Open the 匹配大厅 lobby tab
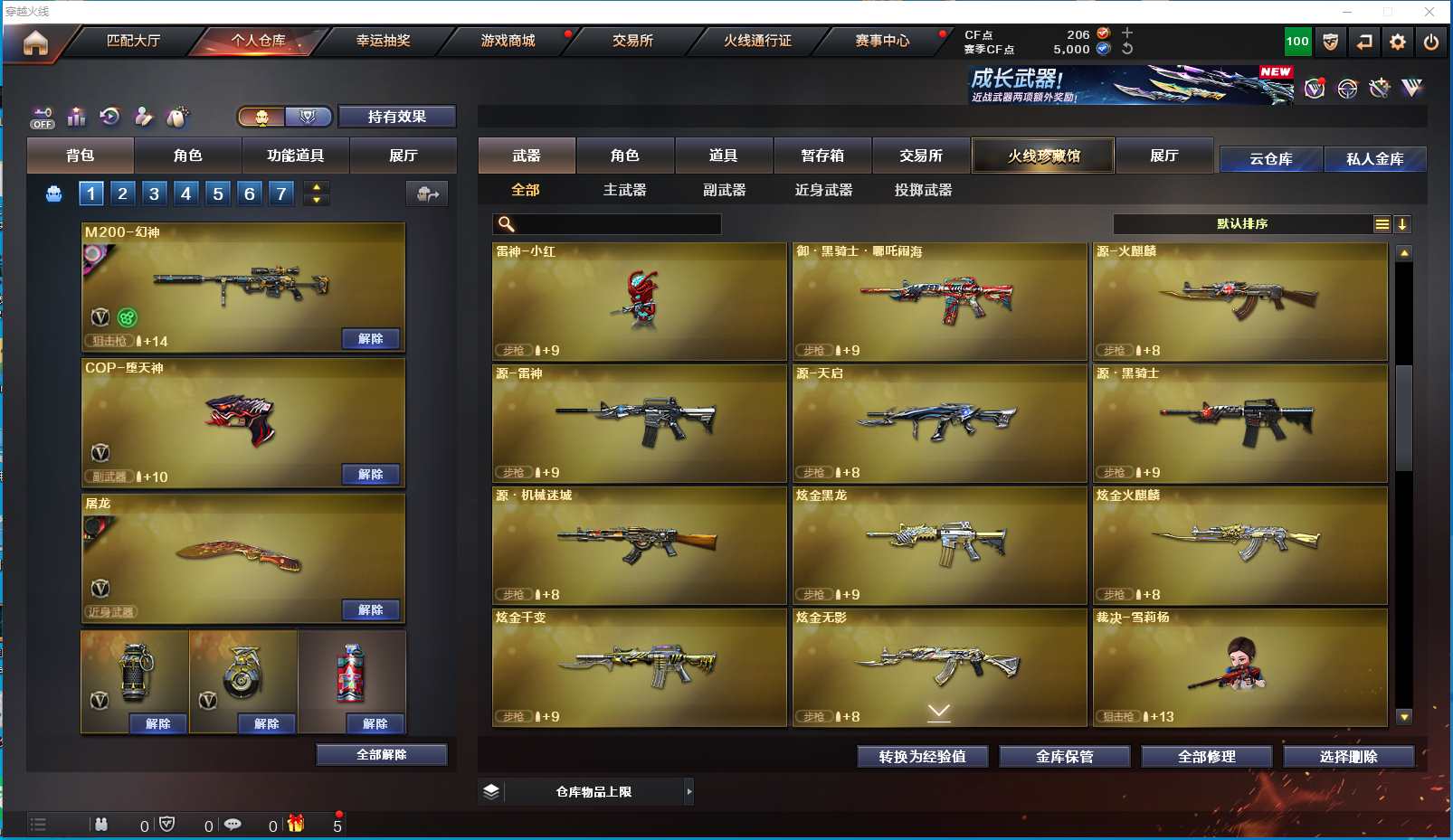The height and width of the screenshot is (840, 1453). [x=133, y=41]
